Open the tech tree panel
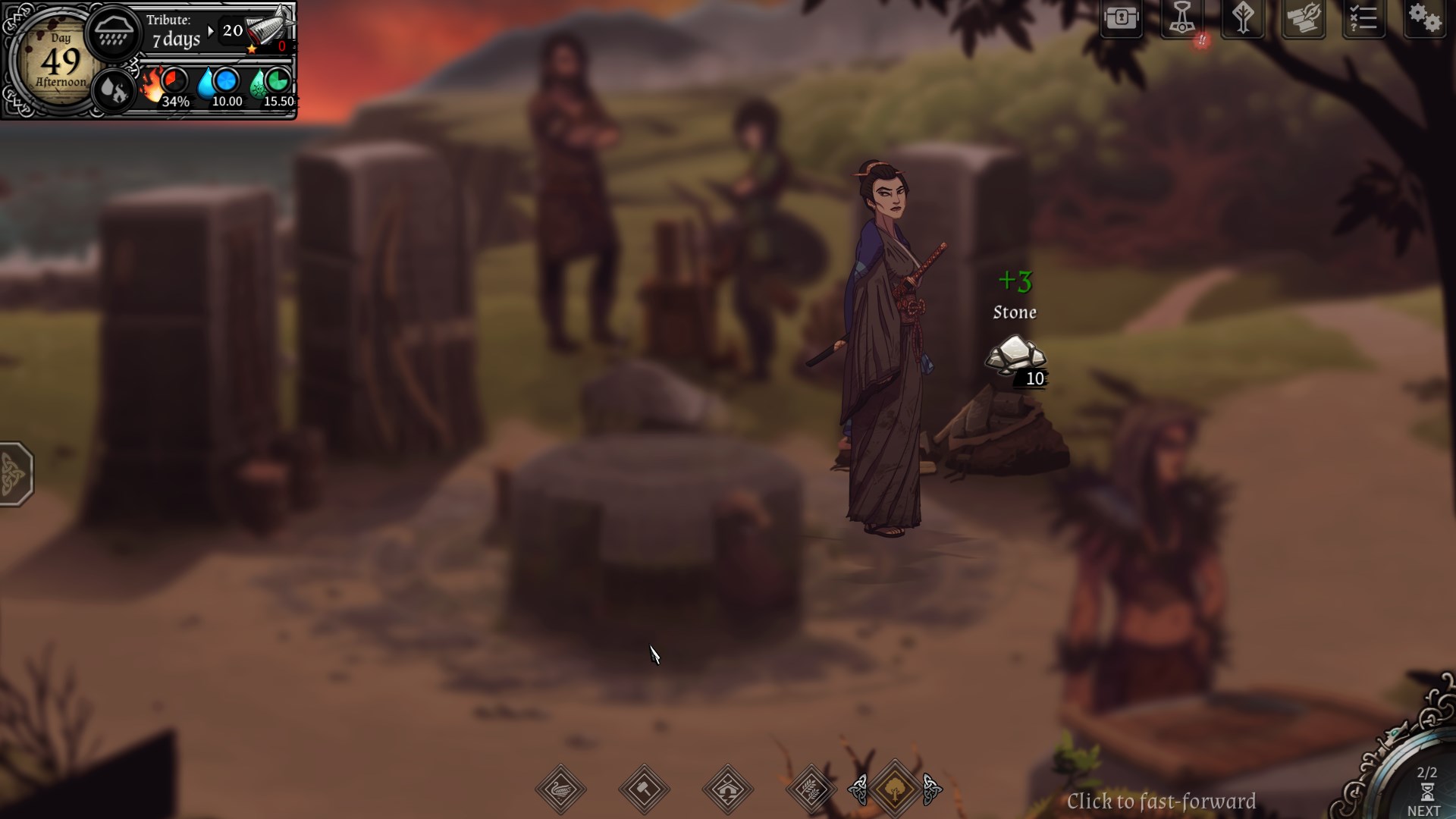Viewport: 1456px width, 819px height. pos(1244,19)
